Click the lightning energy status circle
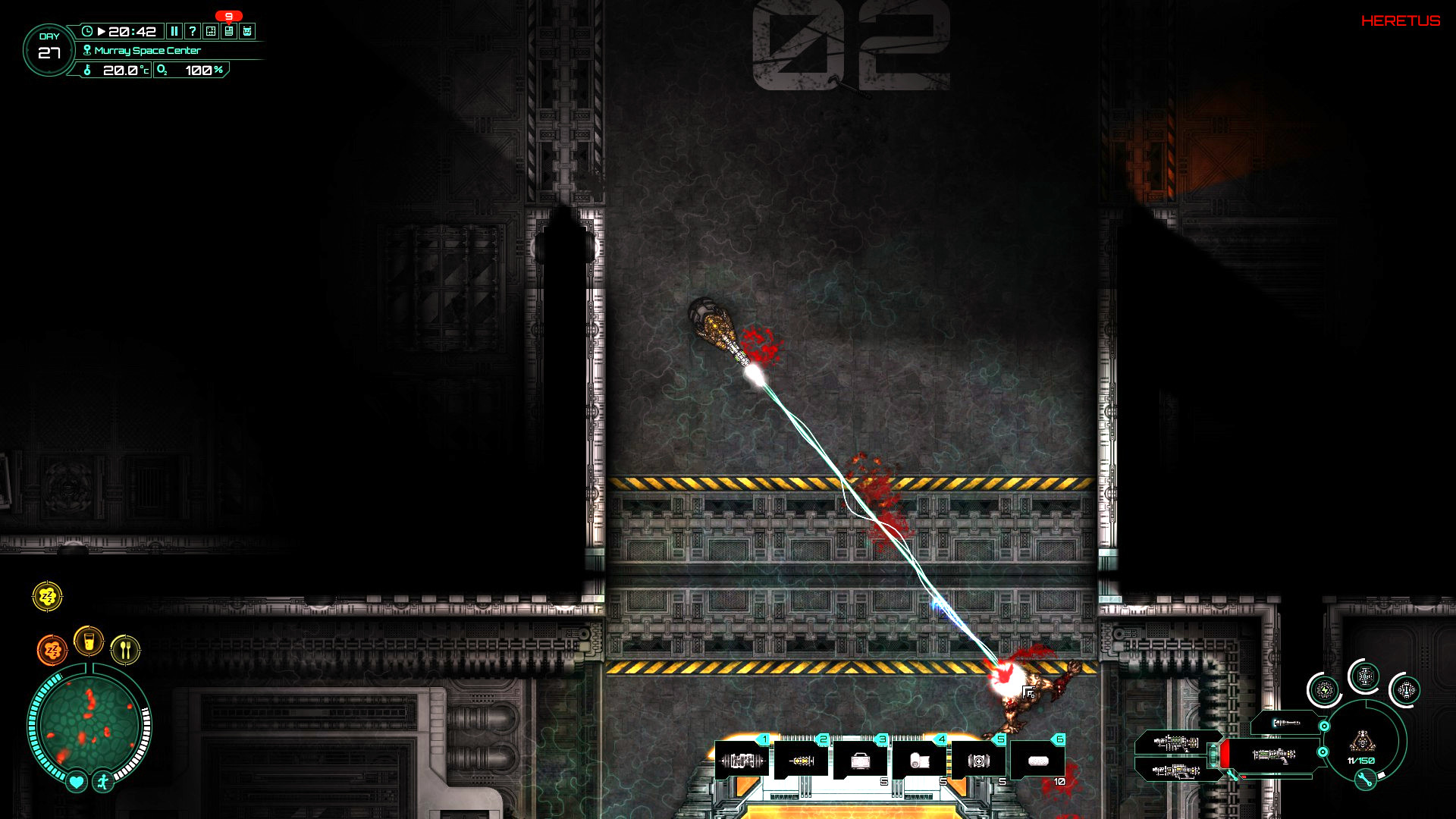 [1324, 689]
